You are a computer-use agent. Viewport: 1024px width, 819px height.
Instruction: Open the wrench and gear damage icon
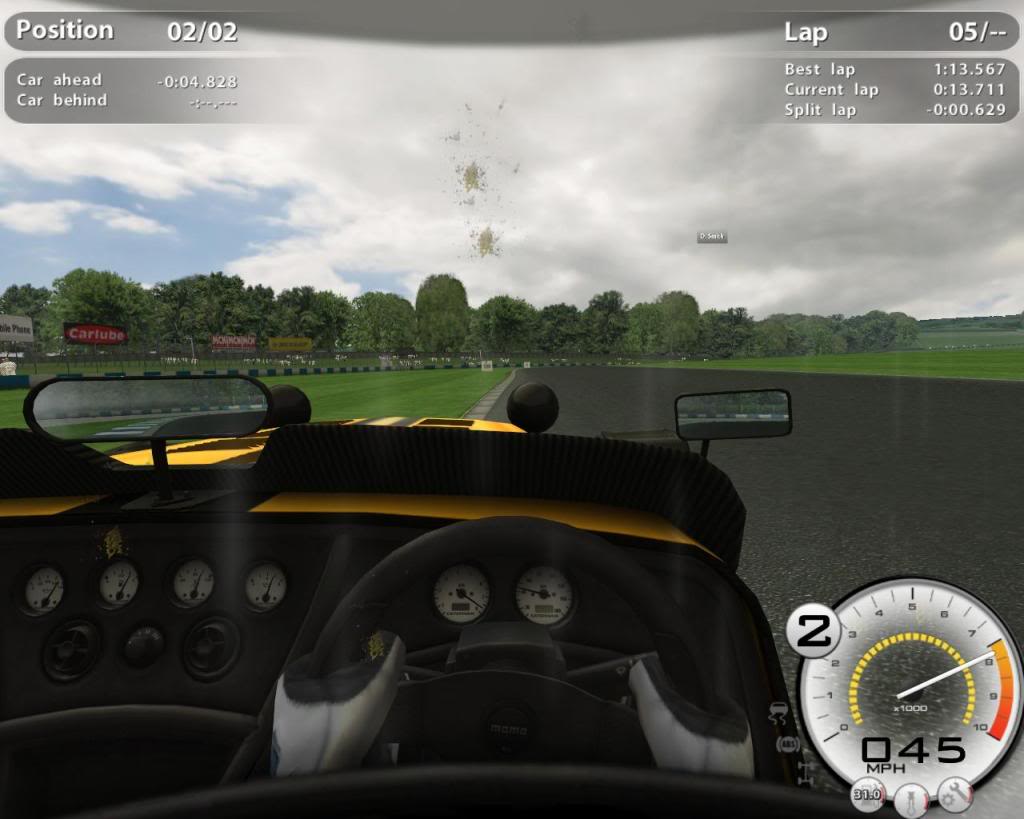tap(955, 794)
